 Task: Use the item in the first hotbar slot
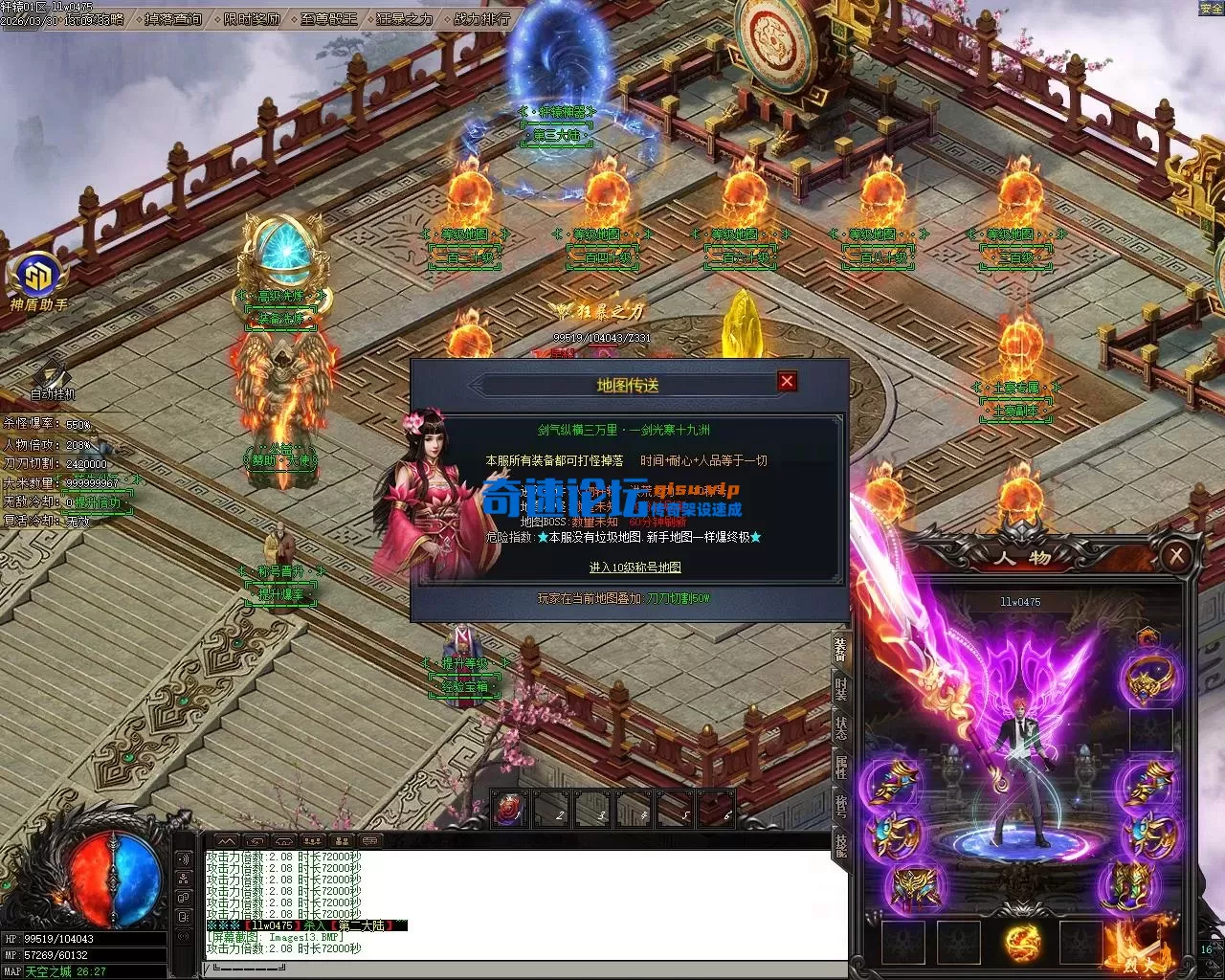pyautogui.click(x=510, y=811)
